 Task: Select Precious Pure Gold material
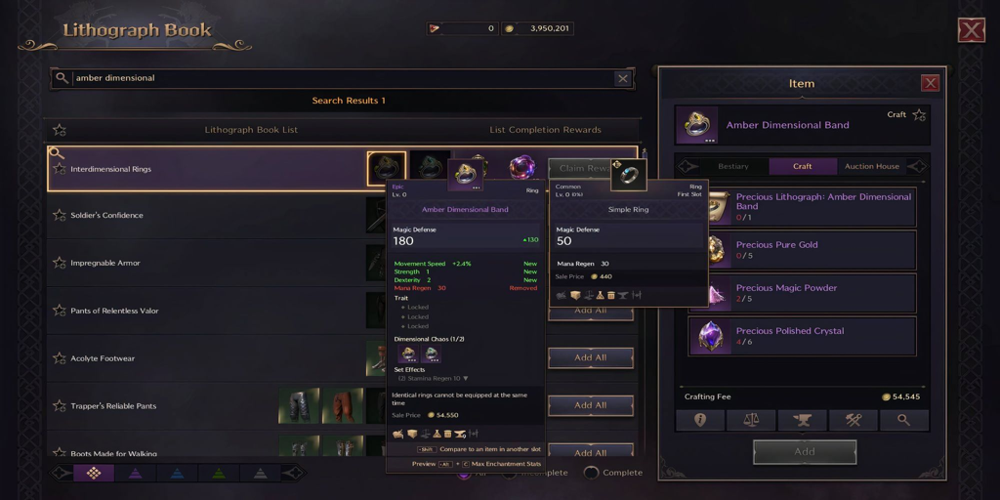(x=800, y=250)
